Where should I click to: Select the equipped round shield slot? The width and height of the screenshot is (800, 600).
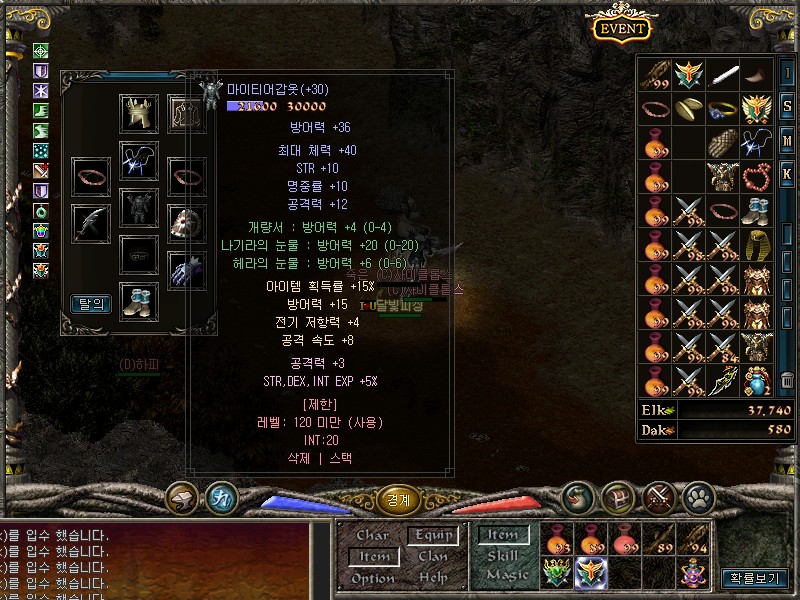tap(186, 223)
